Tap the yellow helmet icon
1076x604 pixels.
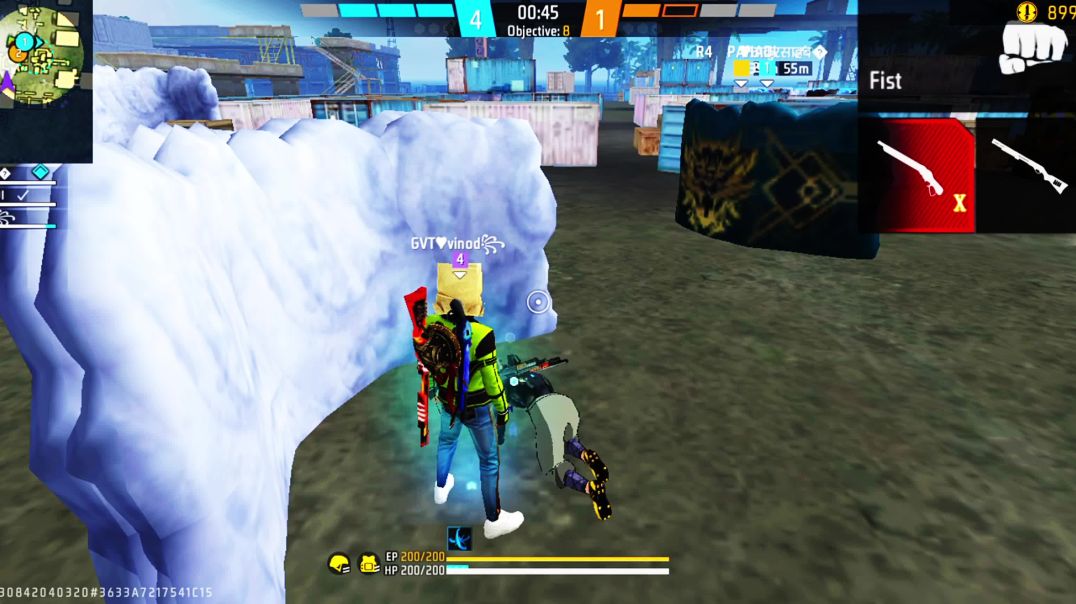point(339,564)
